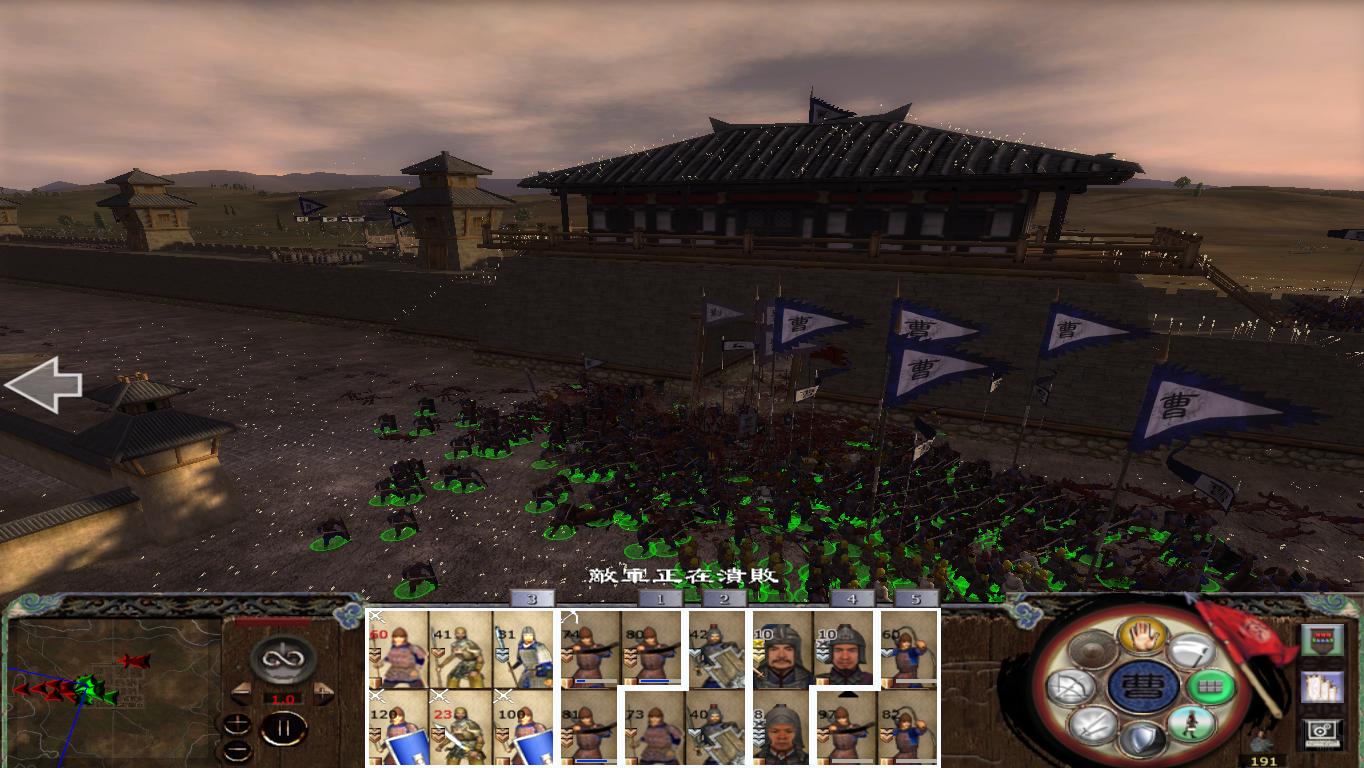Click the large white back arrow
Image resolution: width=1364 pixels, height=768 pixels.
click(45, 385)
